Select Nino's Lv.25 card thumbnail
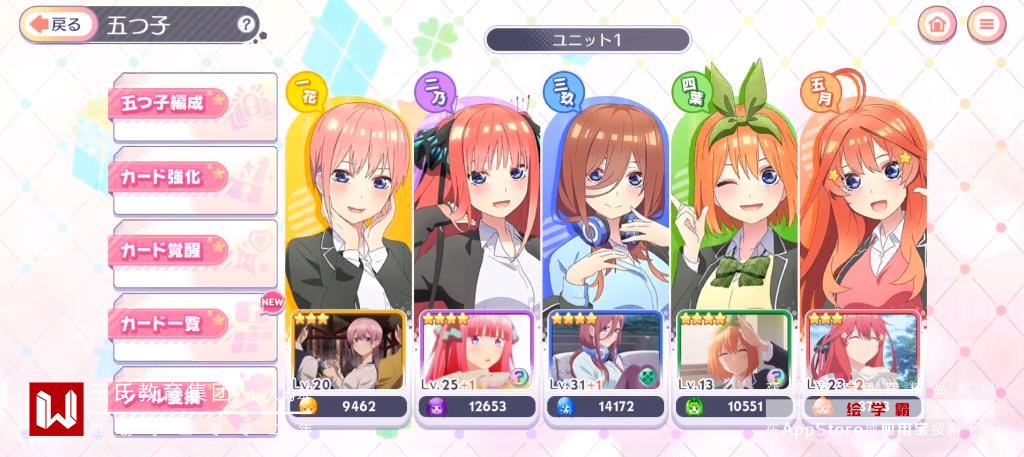This screenshot has height=457, width=1024. [x=476, y=352]
